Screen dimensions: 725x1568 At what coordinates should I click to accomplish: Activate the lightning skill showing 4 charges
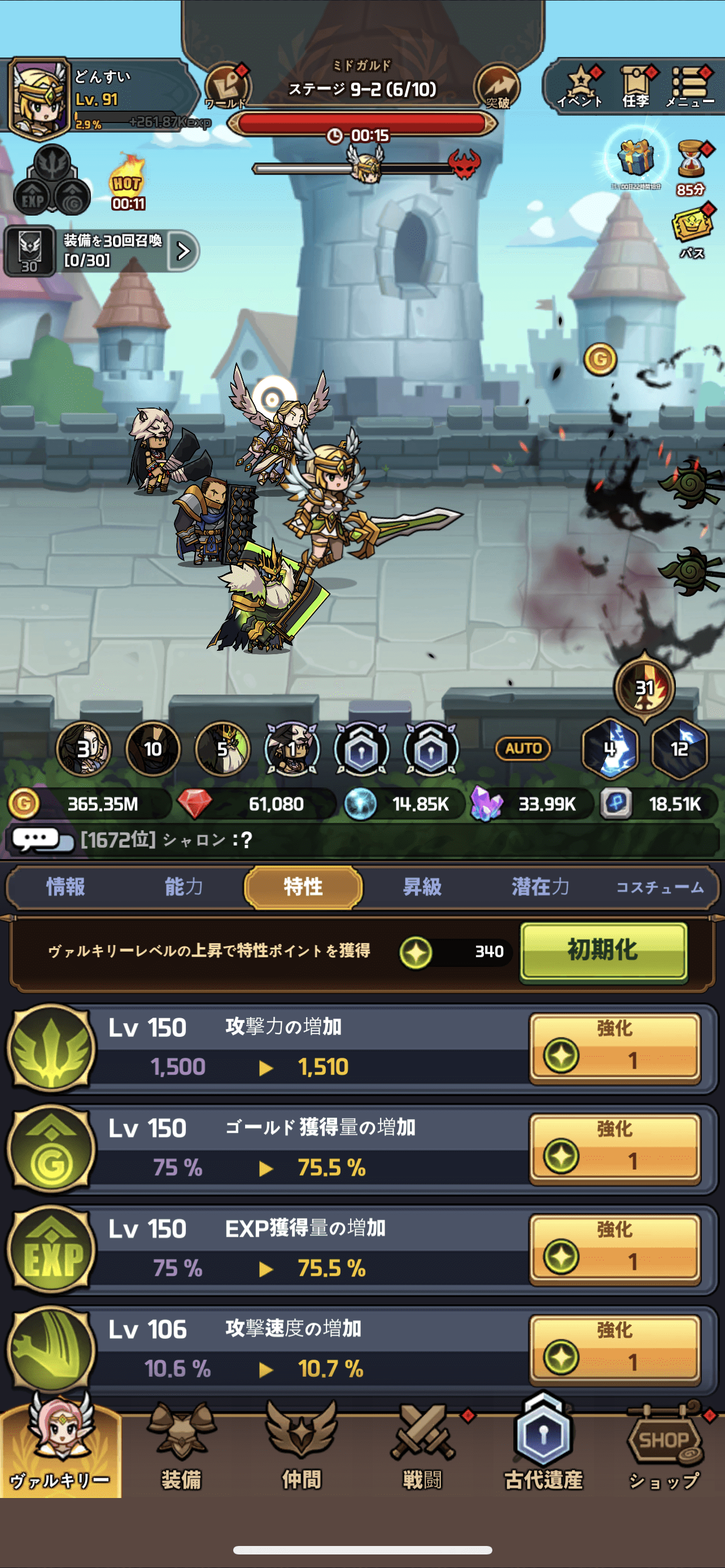pos(610,750)
